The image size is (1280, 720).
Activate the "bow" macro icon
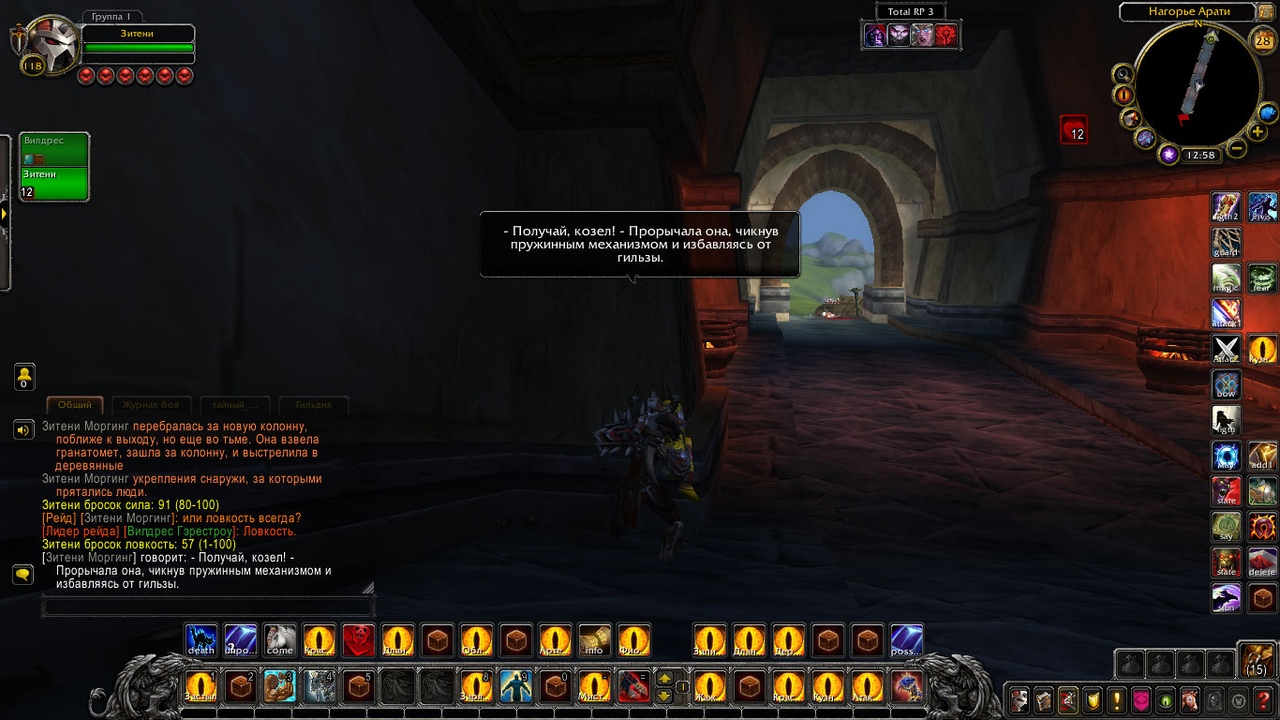coord(1226,385)
